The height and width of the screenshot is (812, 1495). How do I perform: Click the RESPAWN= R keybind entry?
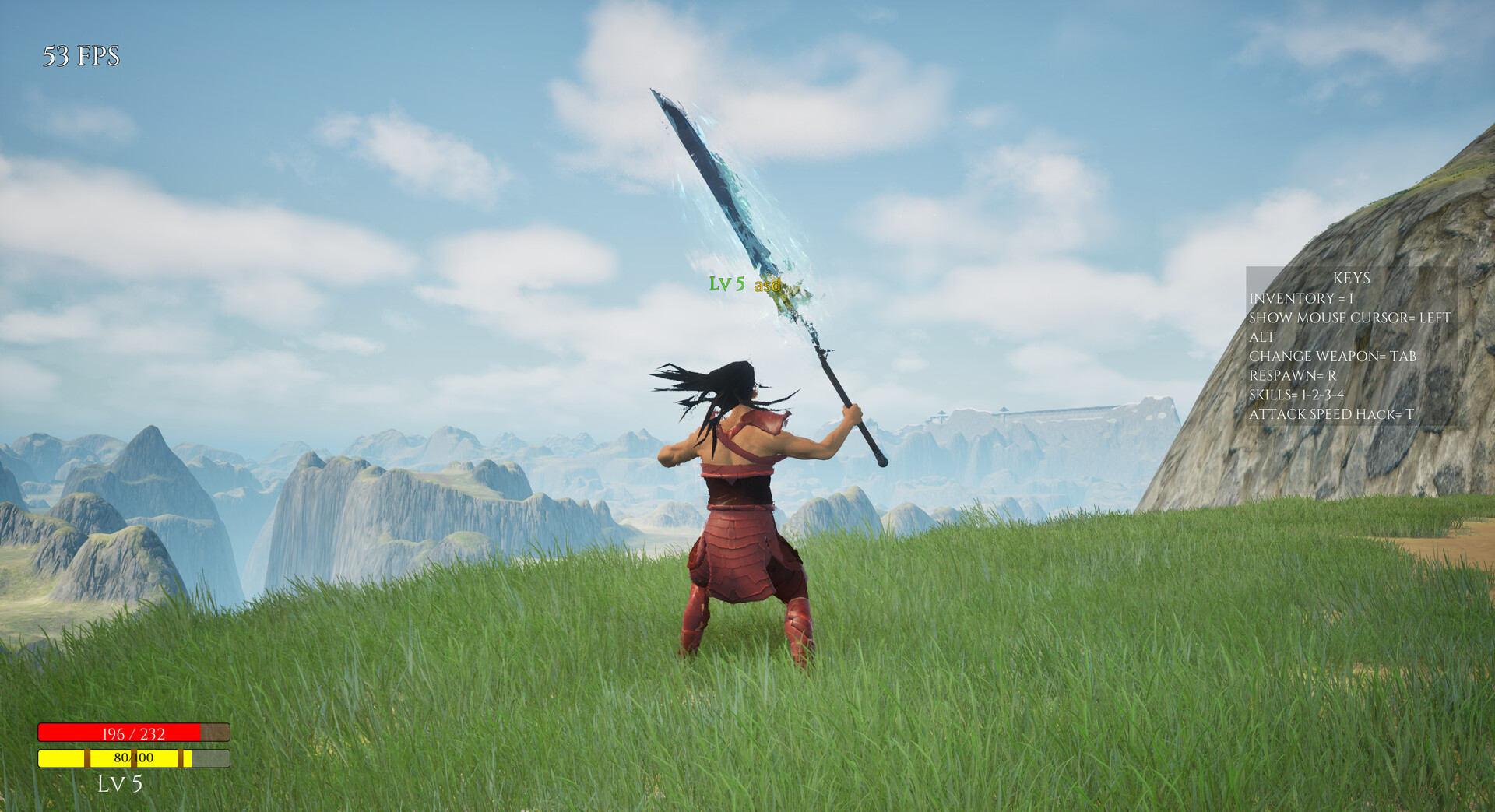[1294, 375]
